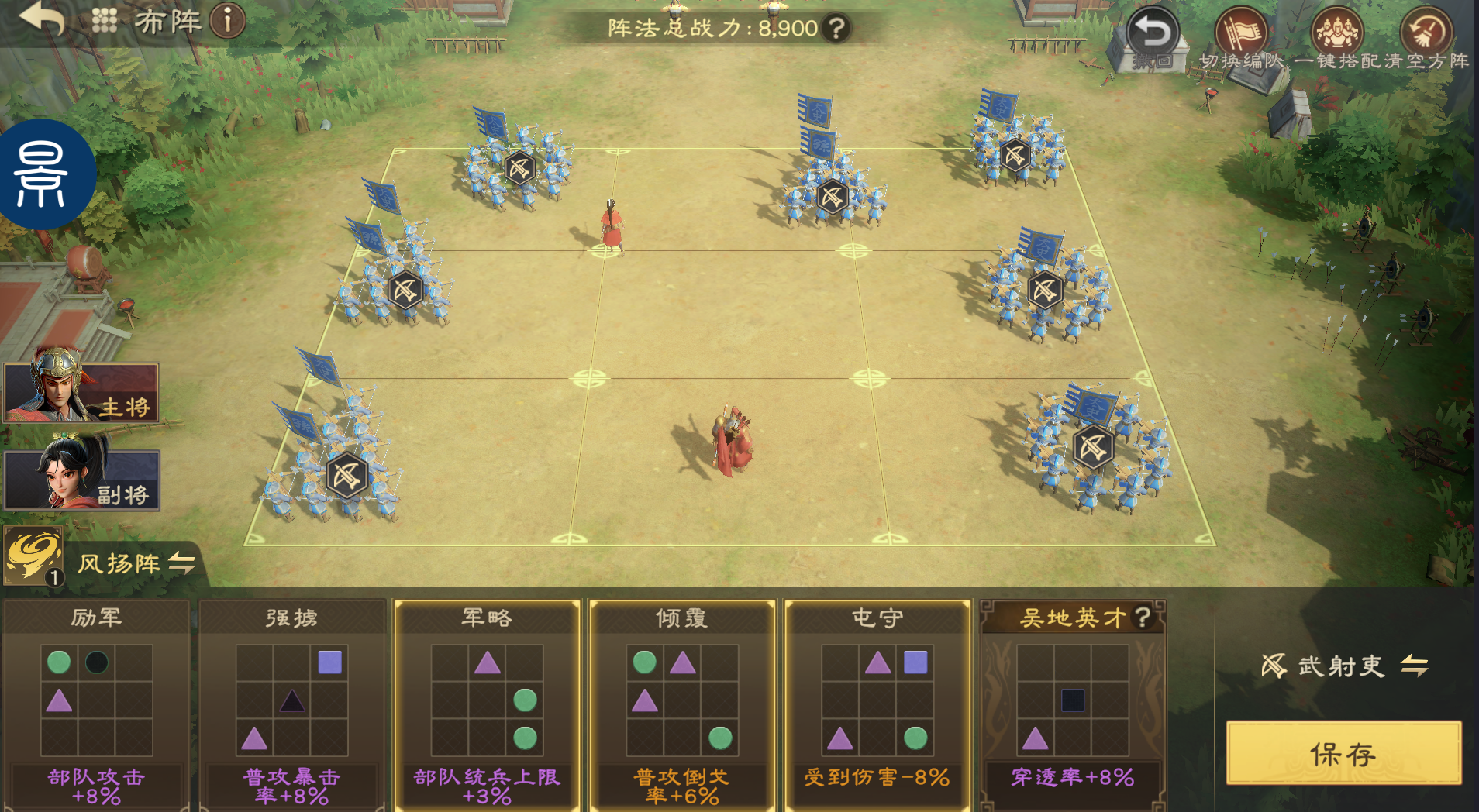The image size is (1479, 812).
Task: Switch the 风扬阵 formation type
Action: click(x=181, y=563)
